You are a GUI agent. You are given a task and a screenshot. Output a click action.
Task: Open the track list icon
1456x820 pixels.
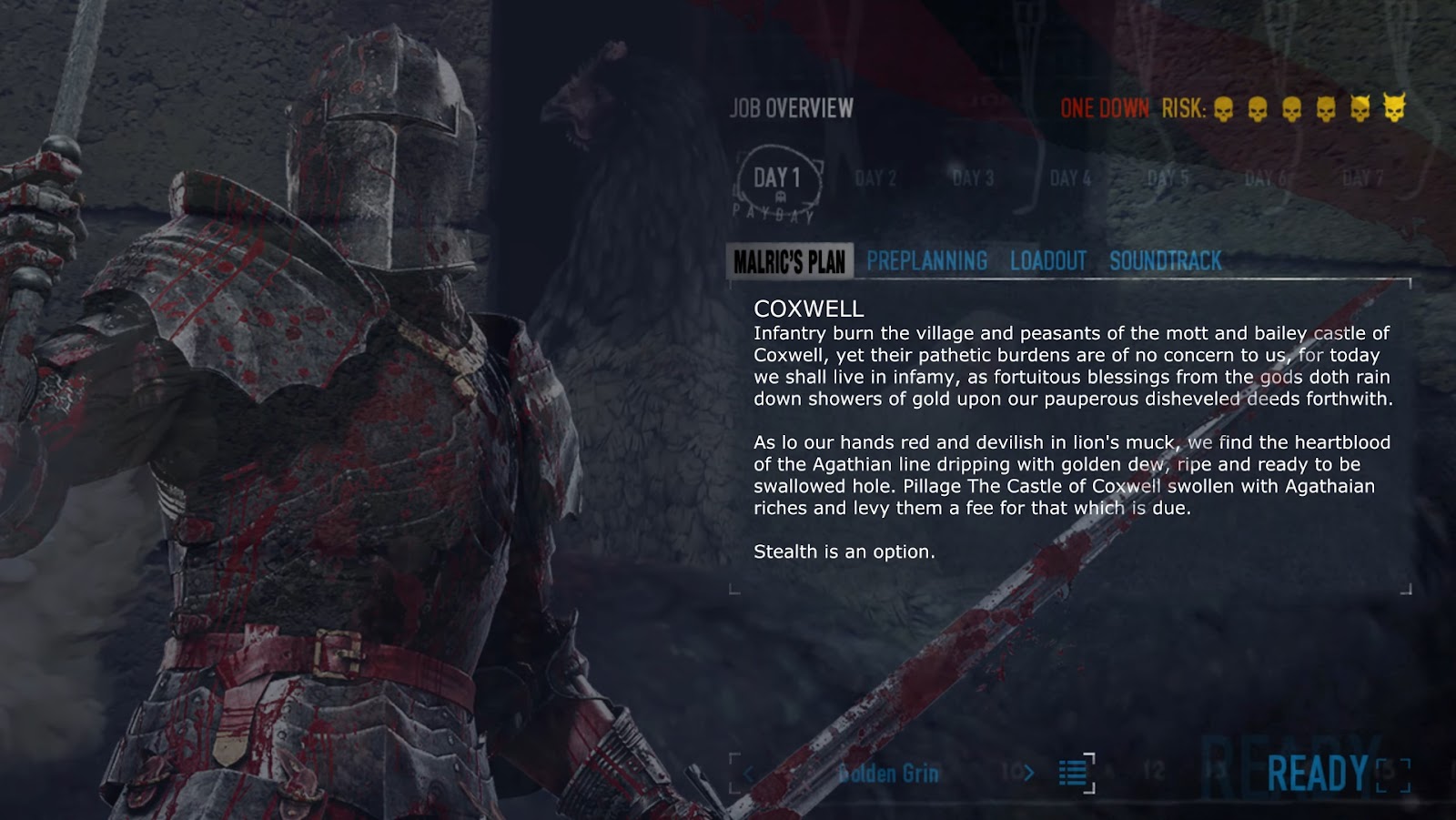coord(1074,774)
